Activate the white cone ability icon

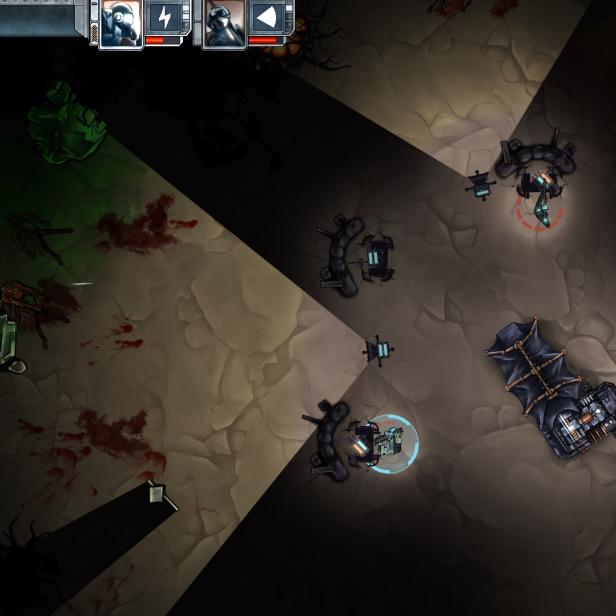coord(268,19)
